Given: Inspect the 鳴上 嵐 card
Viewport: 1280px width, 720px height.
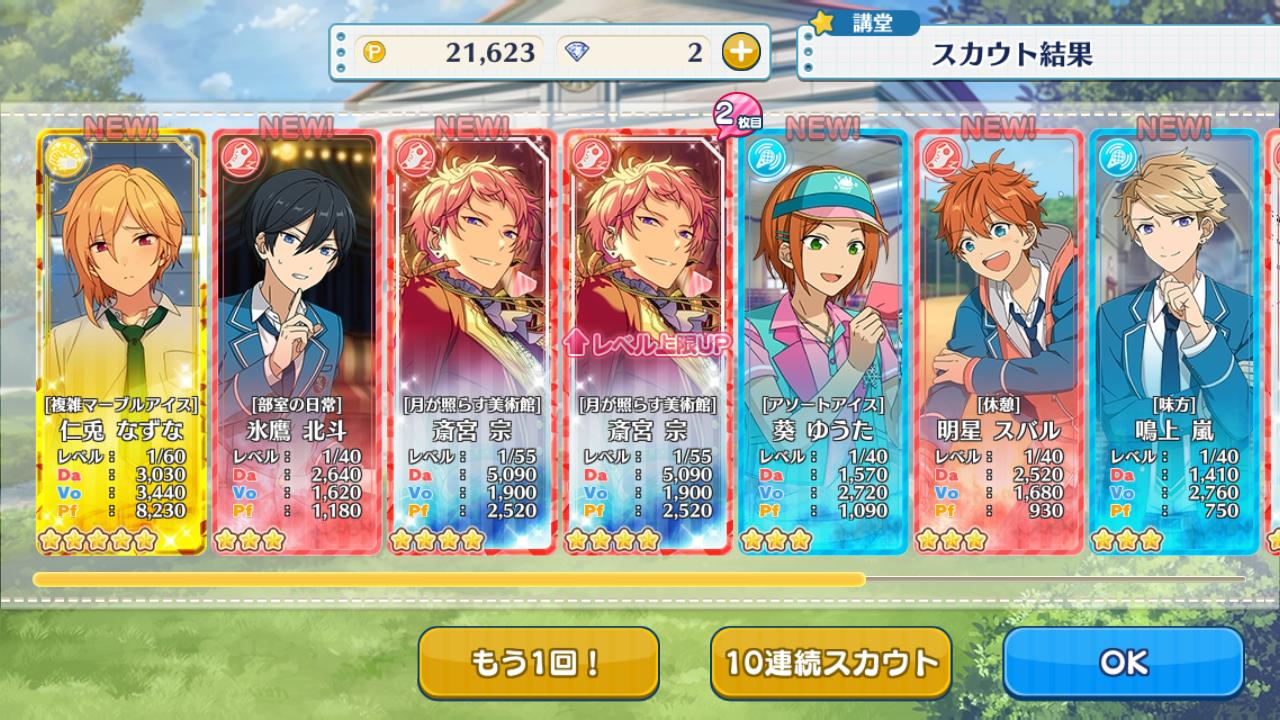Looking at the screenshot, I should pos(1174,340).
